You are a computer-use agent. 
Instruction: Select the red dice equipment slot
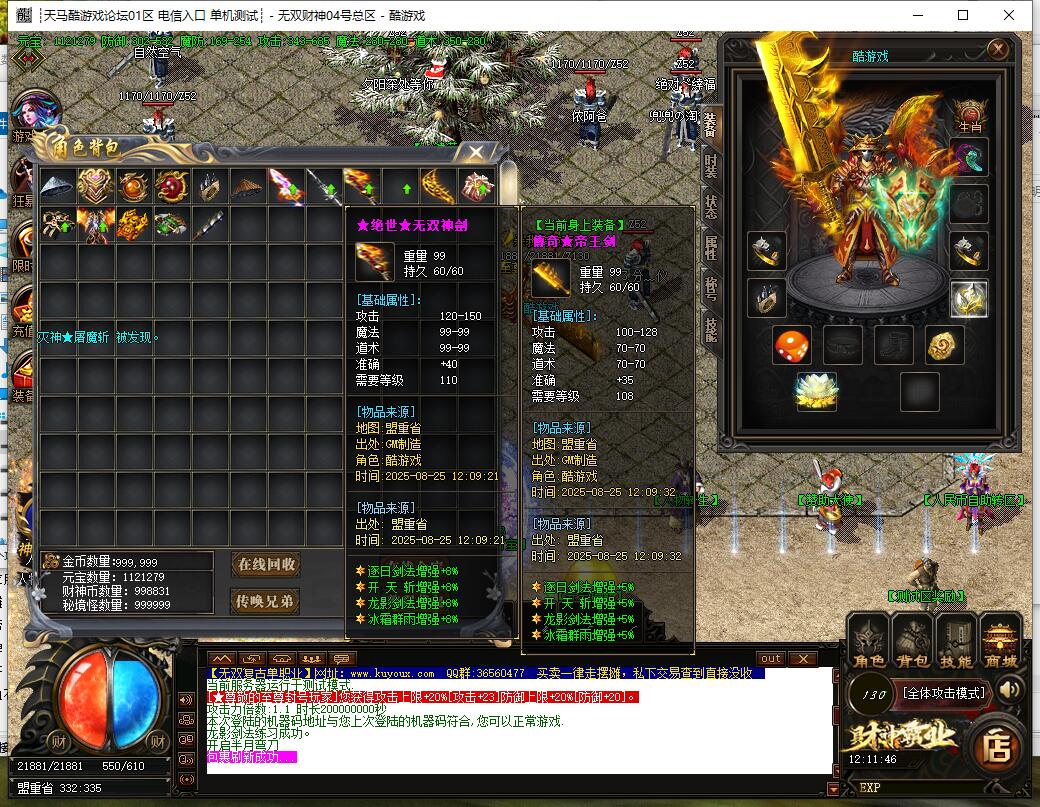(791, 345)
